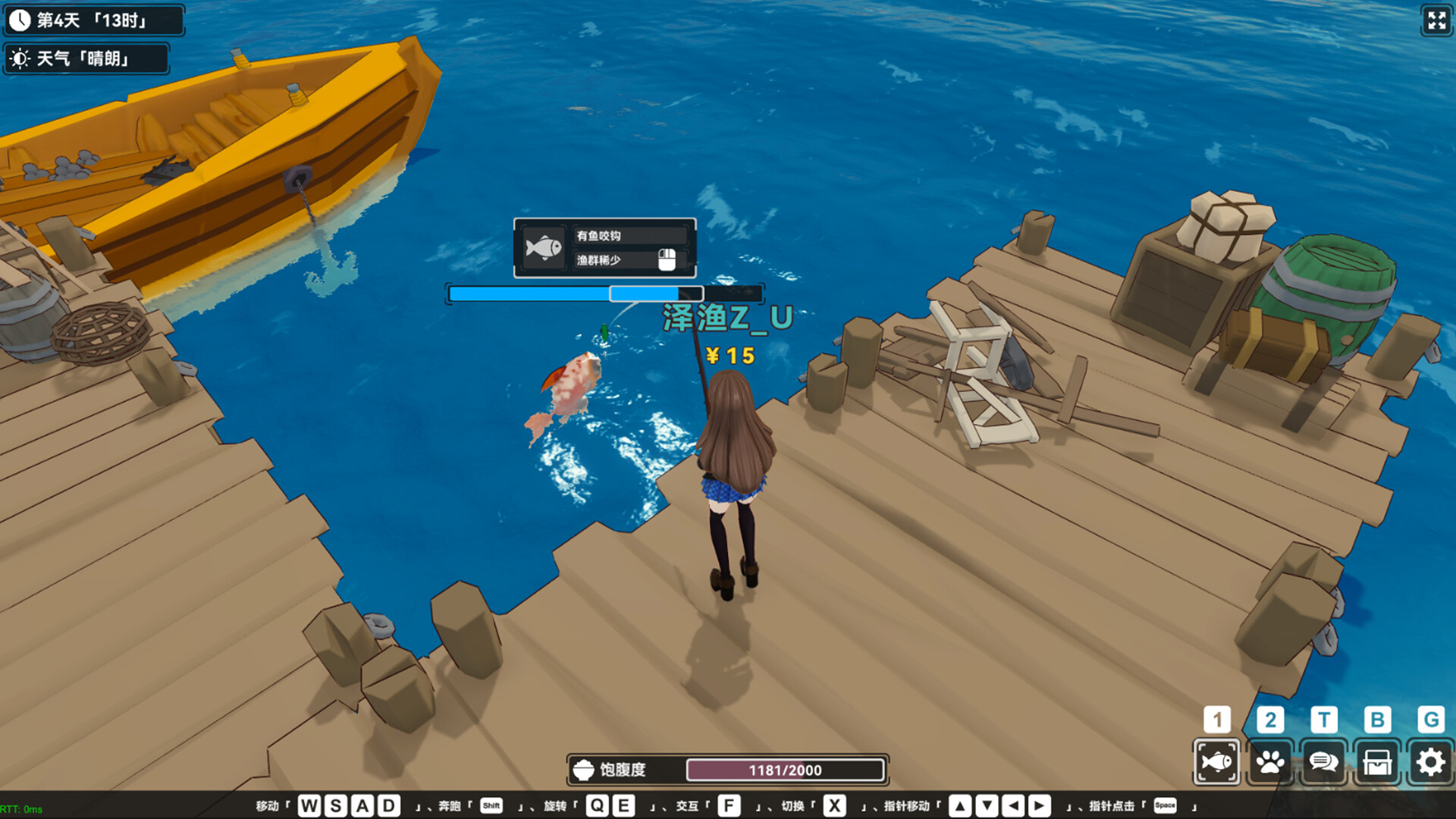Select the fishing rod in hotbar slot 1
The height and width of the screenshot is (819, 1456).
1217,761
